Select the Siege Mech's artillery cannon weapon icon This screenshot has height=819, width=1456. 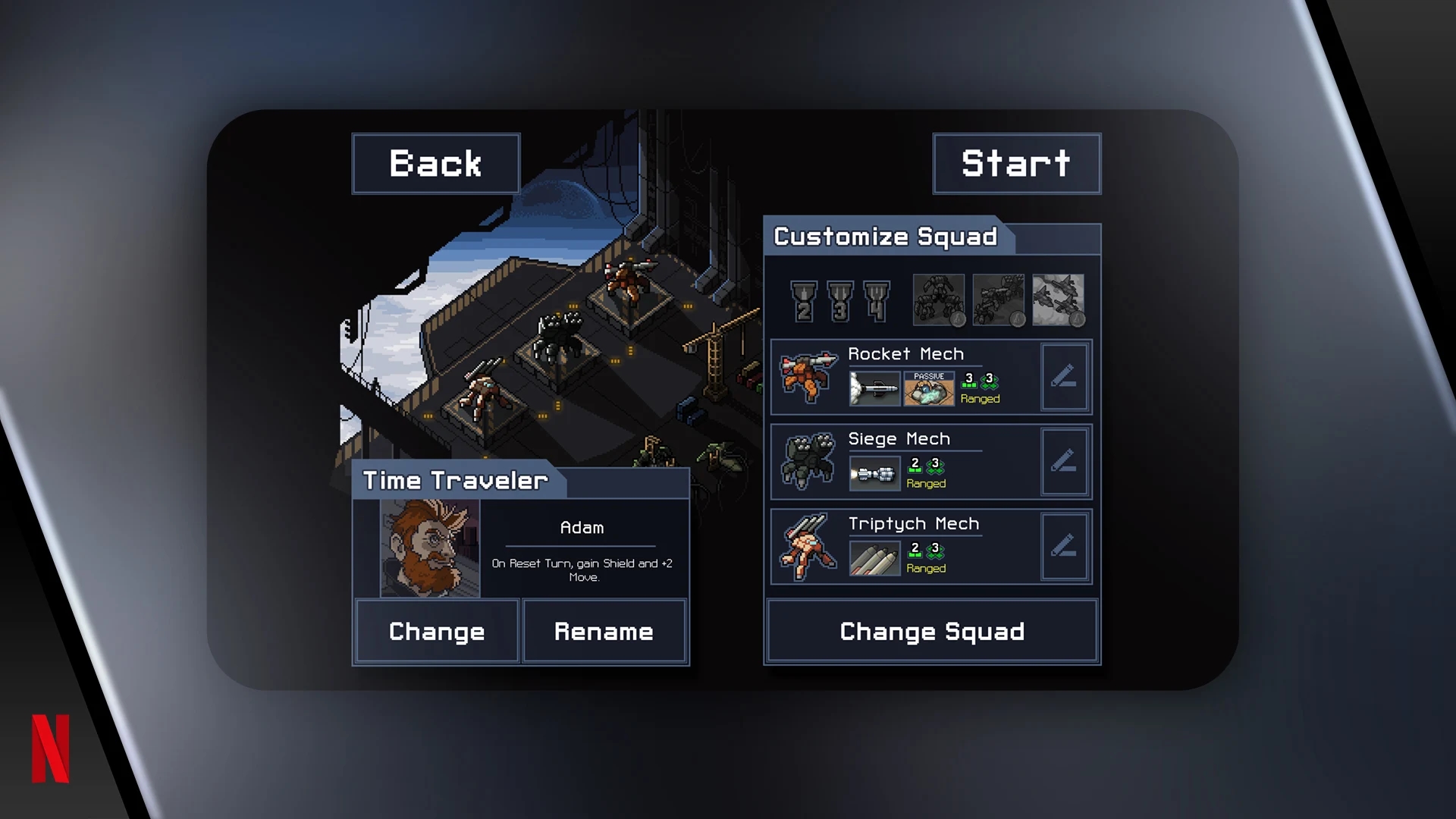coord(874,472)
